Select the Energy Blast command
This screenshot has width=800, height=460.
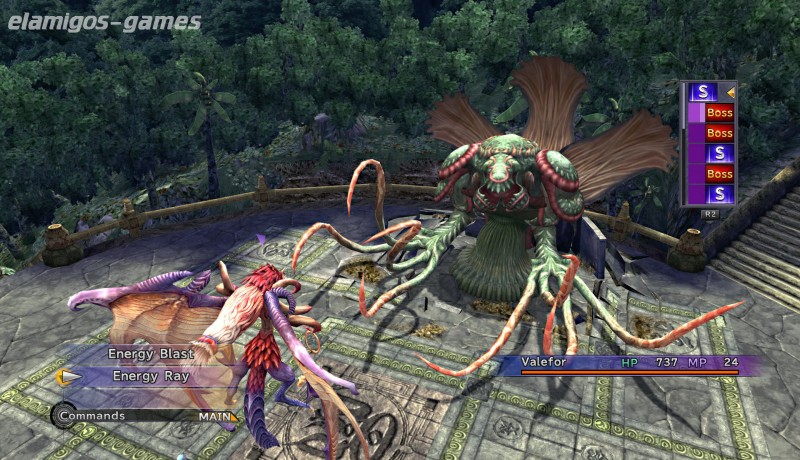pyautogui.click(x=151, y=353)
